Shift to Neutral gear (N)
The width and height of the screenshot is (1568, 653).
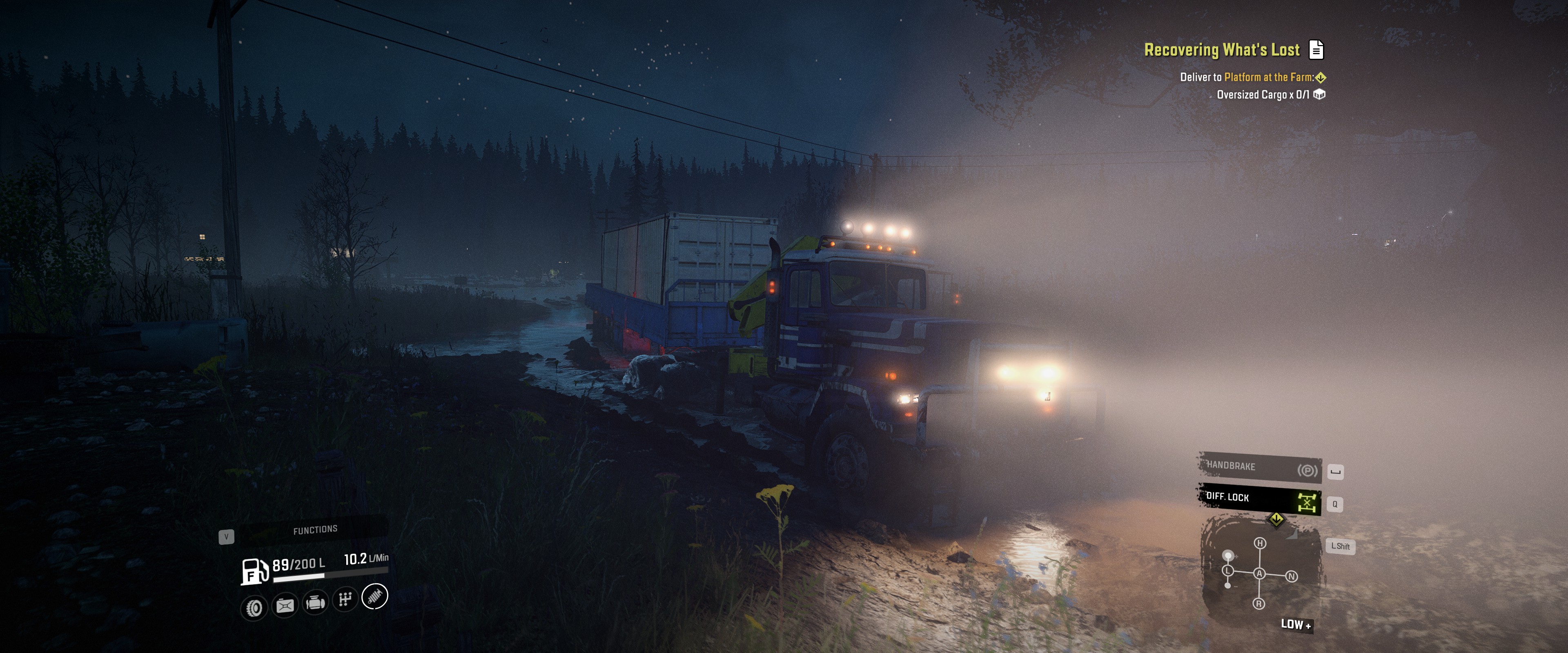1291,576
